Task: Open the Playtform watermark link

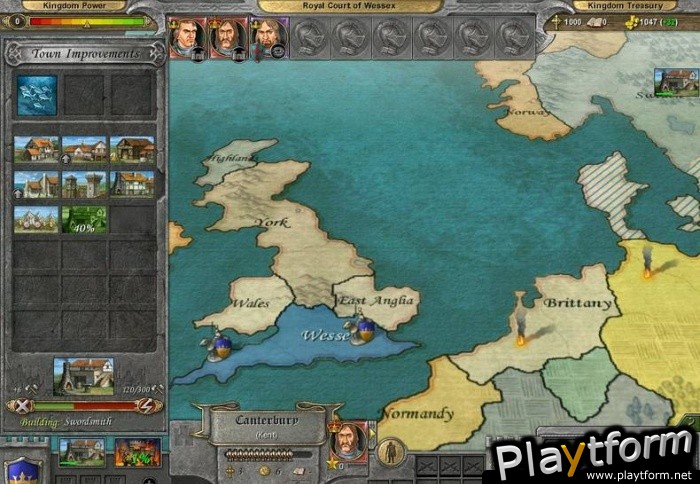Action: pos(594,458)
